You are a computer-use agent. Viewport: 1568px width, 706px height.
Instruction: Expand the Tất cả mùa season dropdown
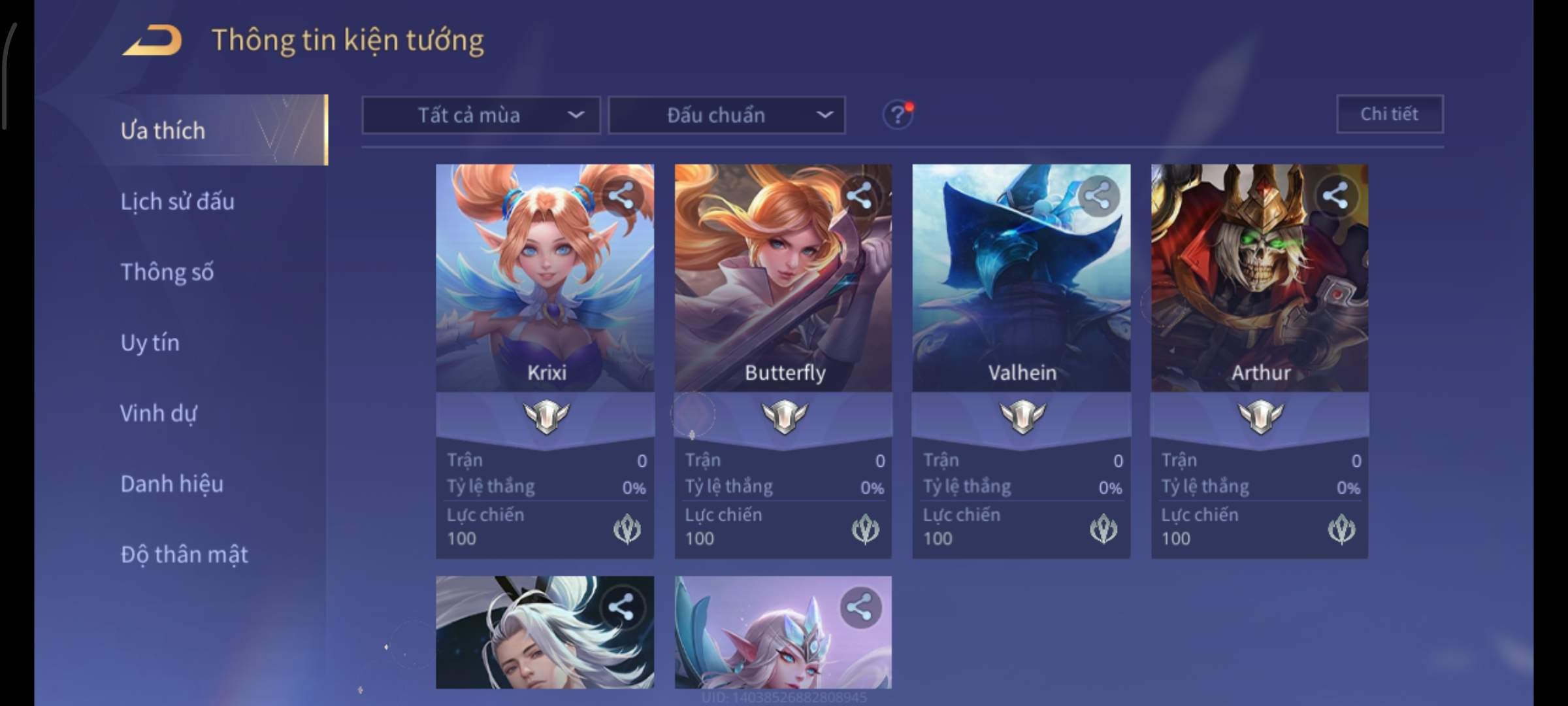point(481,116)
